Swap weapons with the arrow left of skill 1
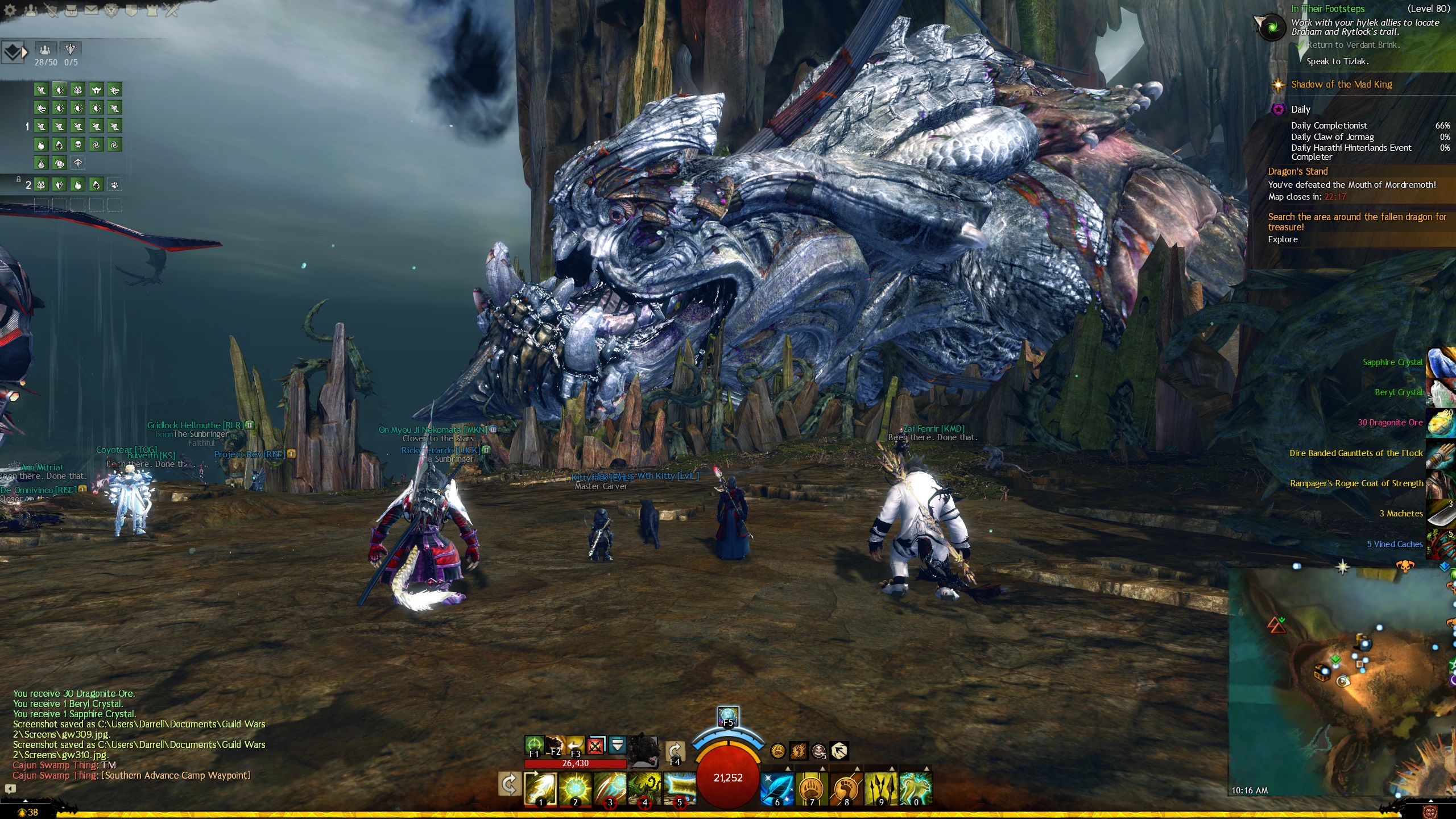The width and height of the screenshot is (1456, 819). tap(508, 785)
